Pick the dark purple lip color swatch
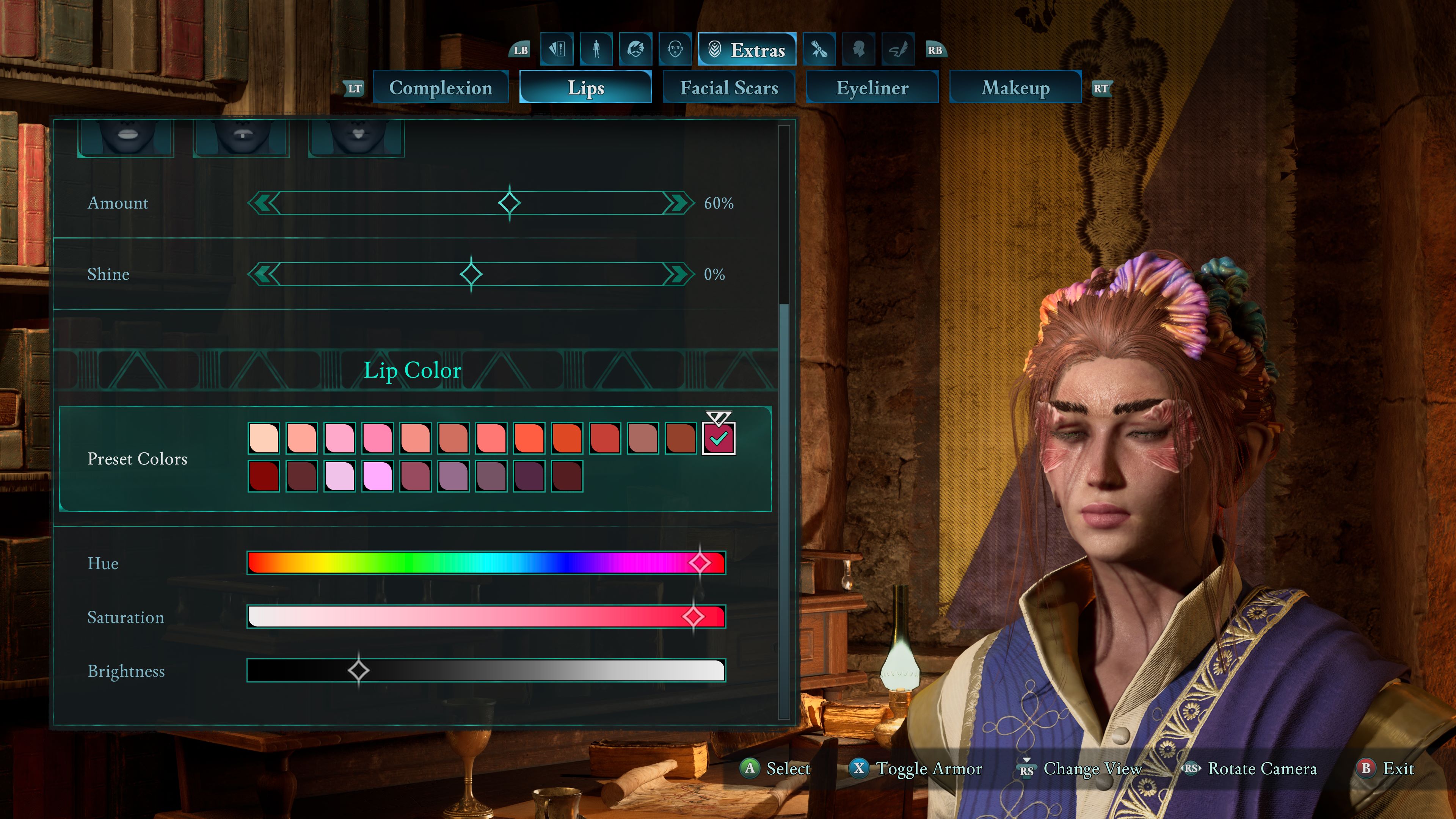Viewport: 1456px width, 819px height. [529, 476]
